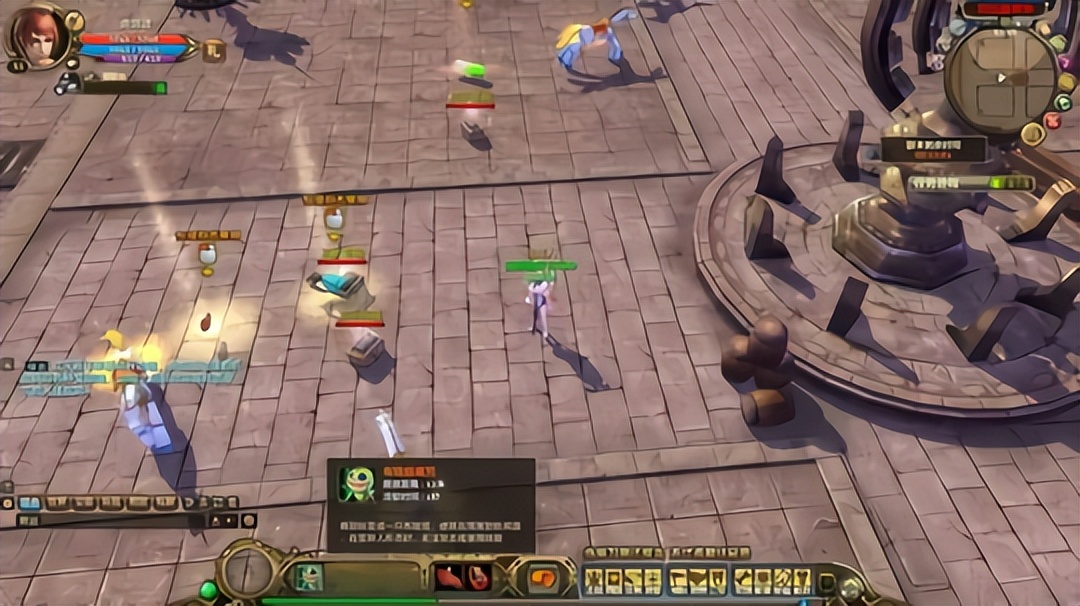Open the last yellow menu shortcut icon

click(x=800, y=579)
